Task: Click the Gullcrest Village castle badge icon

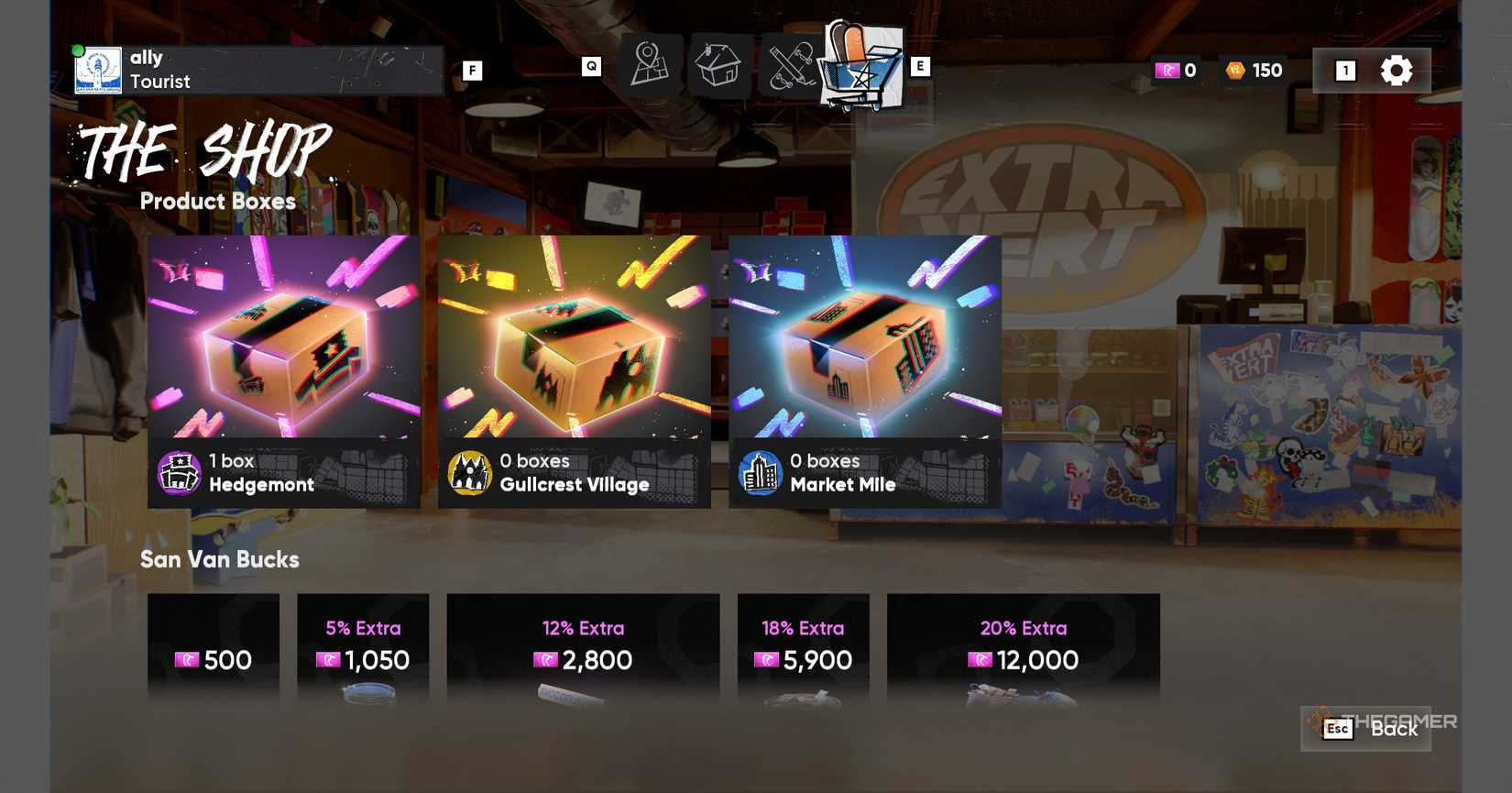Action: click(x=471, y=472)
